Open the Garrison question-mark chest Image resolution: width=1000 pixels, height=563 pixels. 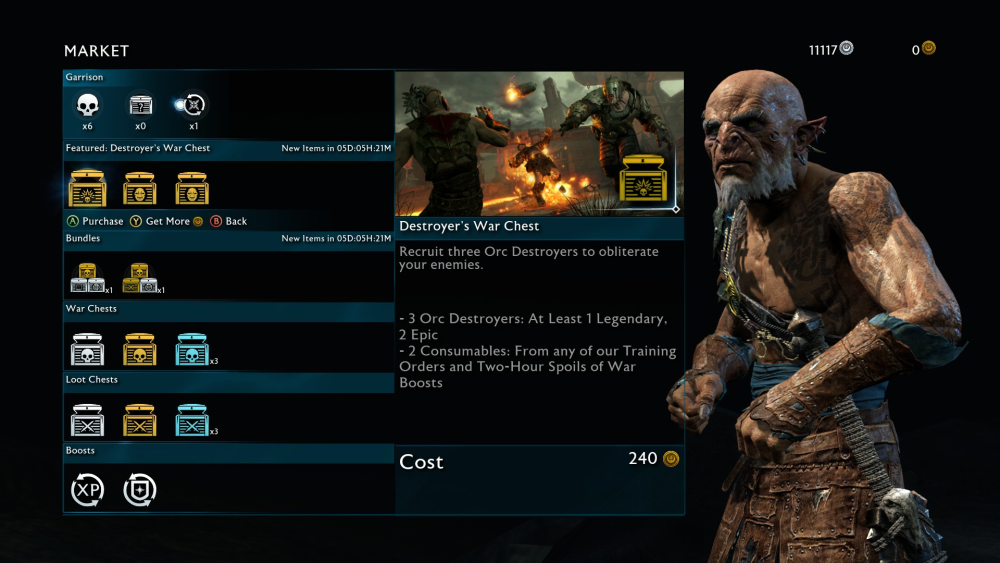point(140,105)
